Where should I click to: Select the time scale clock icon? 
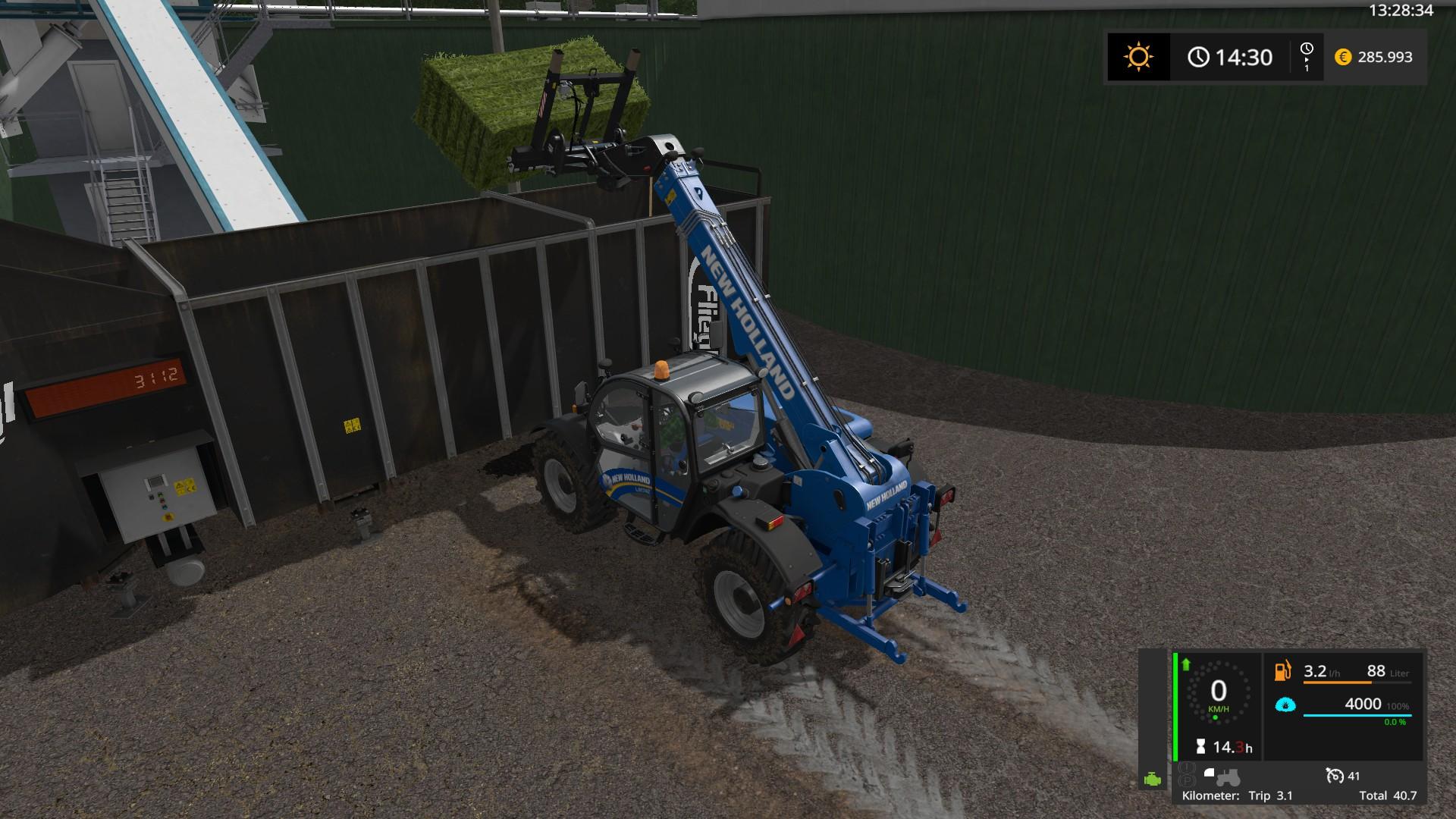click(1306, 49)
